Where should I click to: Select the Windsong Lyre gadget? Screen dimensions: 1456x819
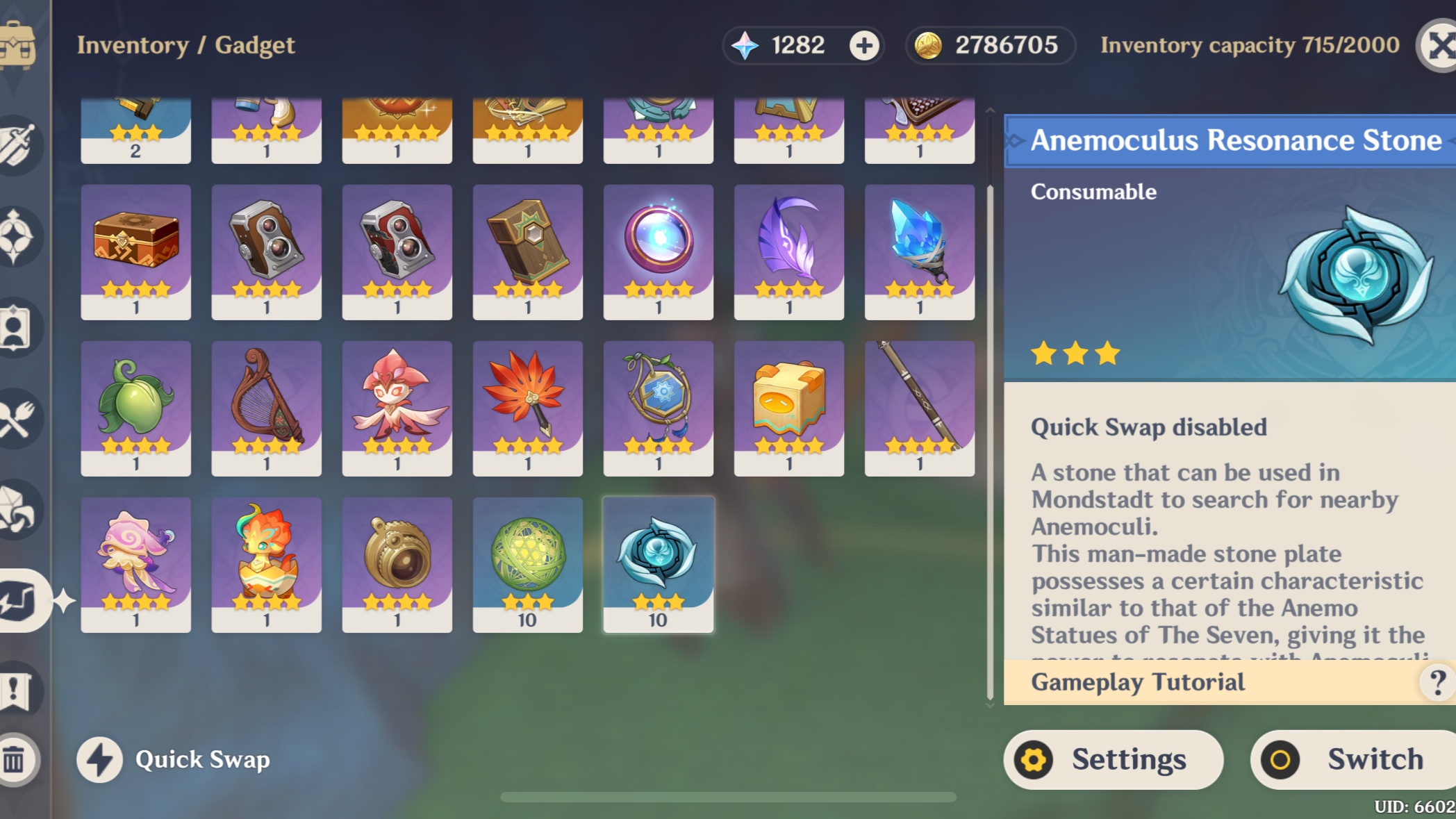[267, 406]
